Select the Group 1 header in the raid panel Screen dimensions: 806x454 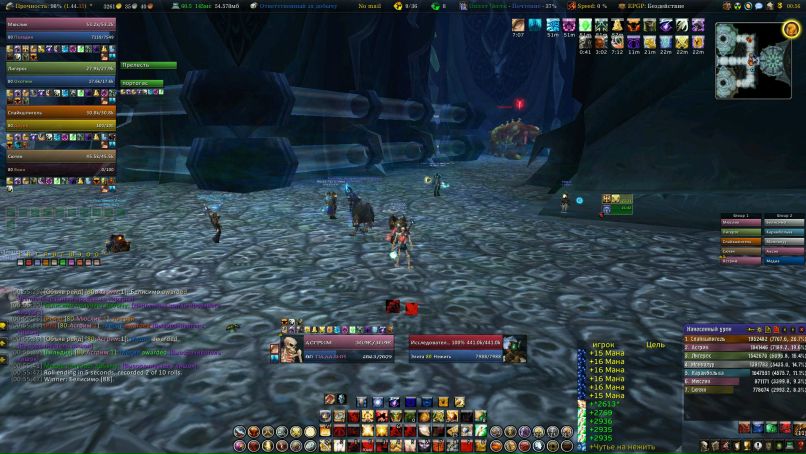[741, 215]
